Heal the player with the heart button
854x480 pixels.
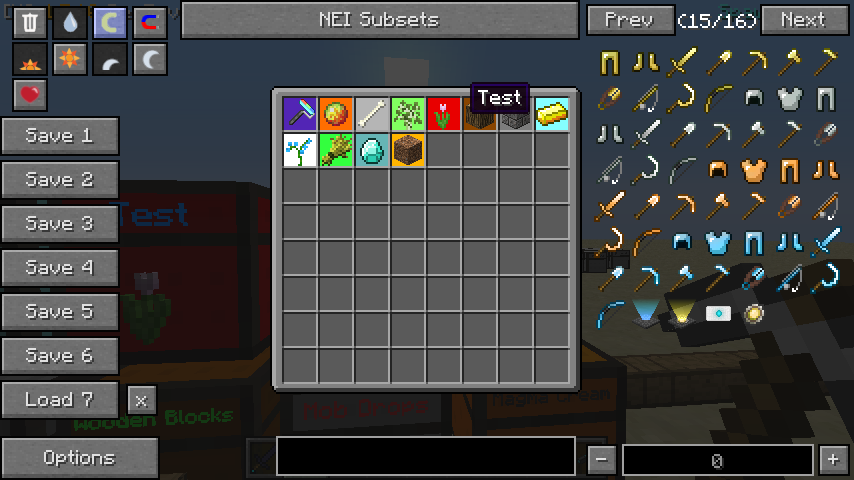(30, 96)
